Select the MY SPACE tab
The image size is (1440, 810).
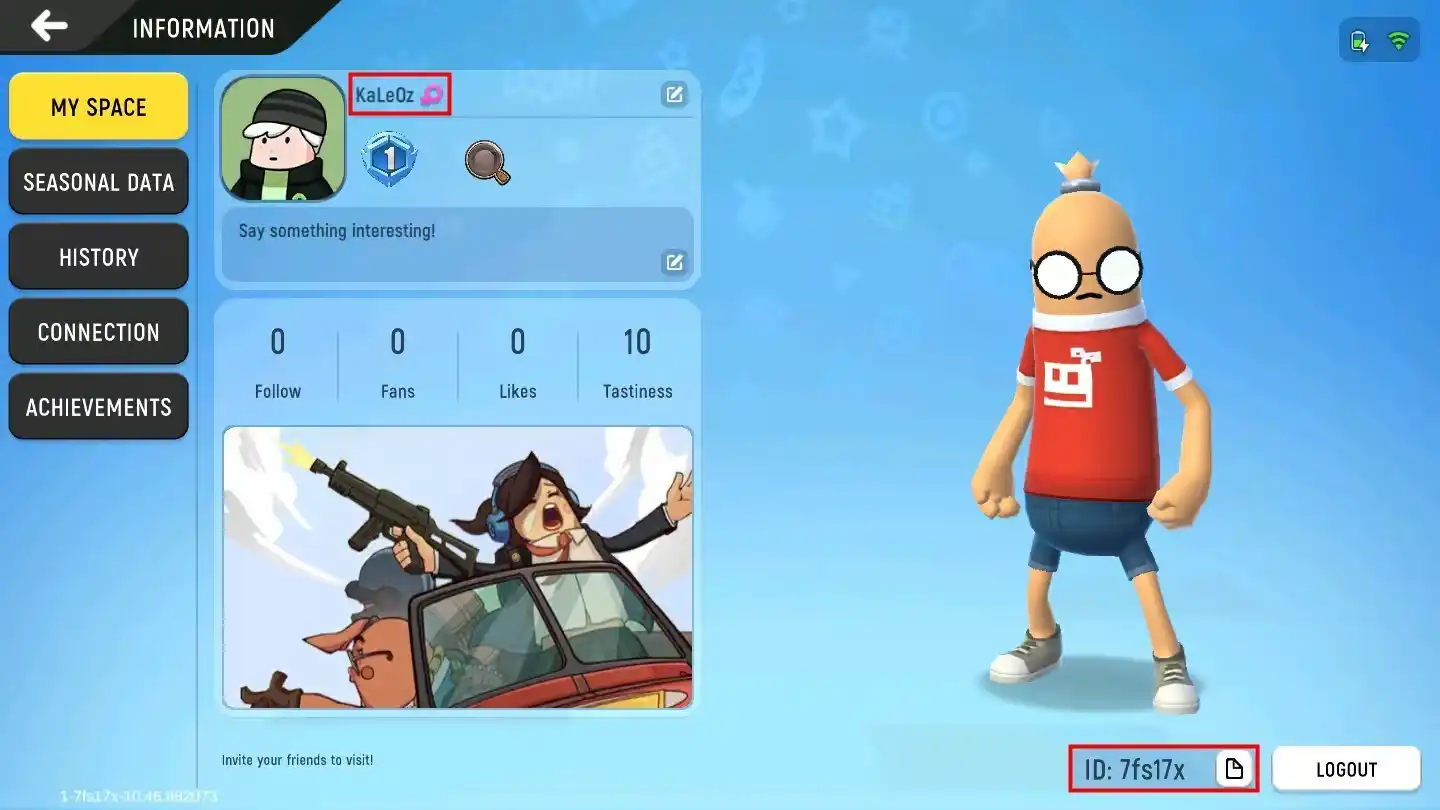pyautogui.click(x=98, y=106)
